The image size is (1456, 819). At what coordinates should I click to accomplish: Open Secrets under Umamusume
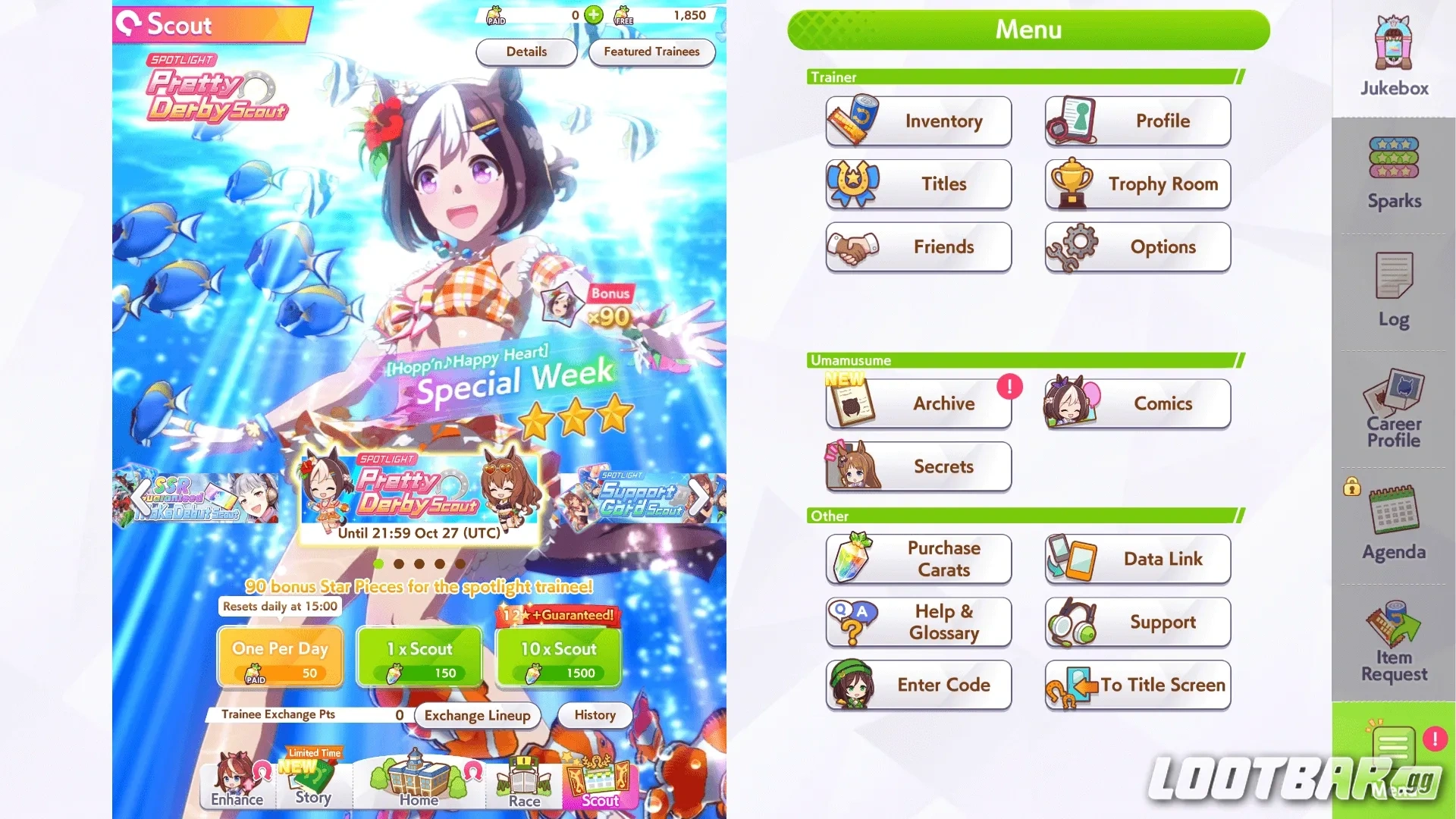tap(918, 467)
